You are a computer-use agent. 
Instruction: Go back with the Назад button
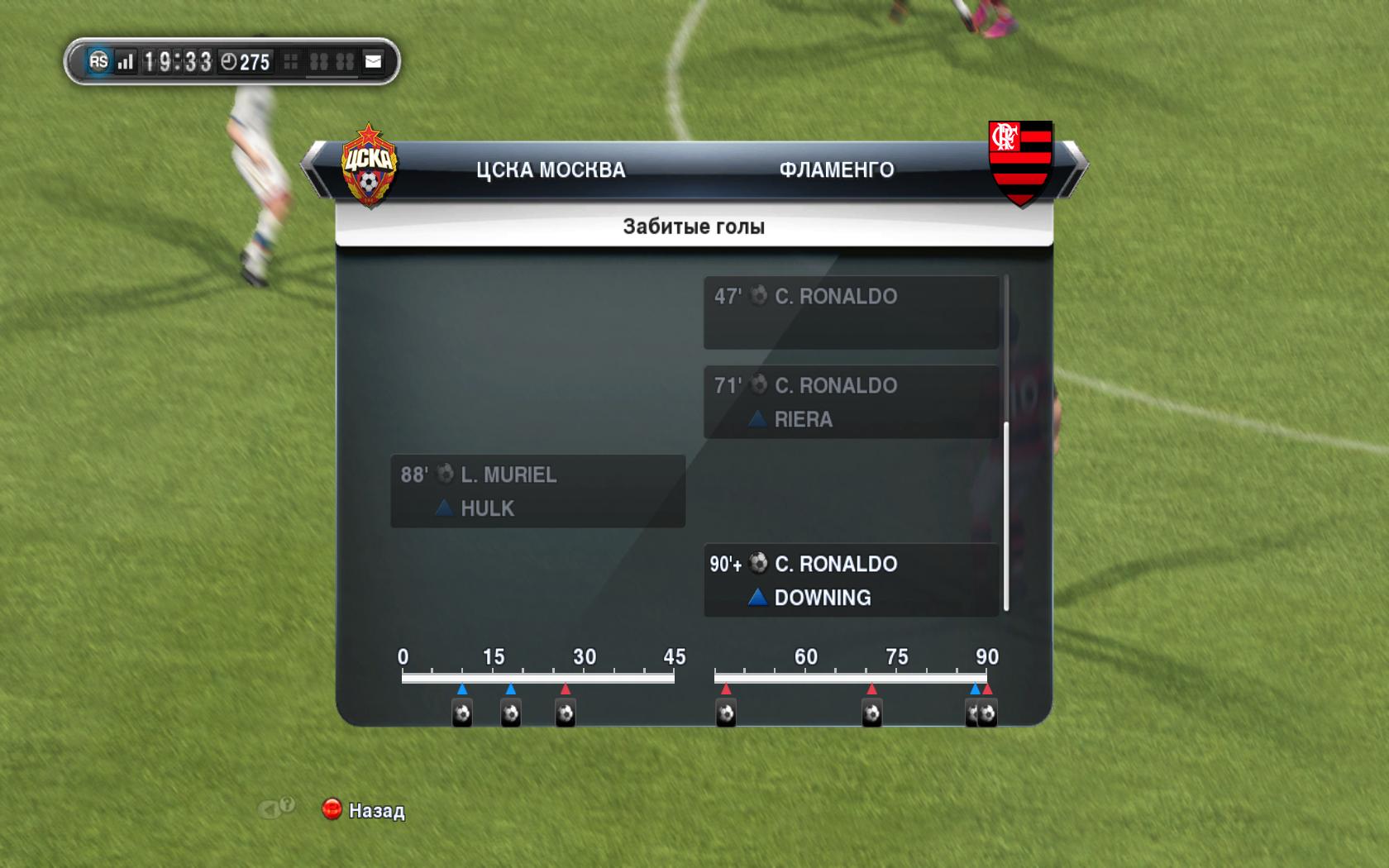point(364,810)
